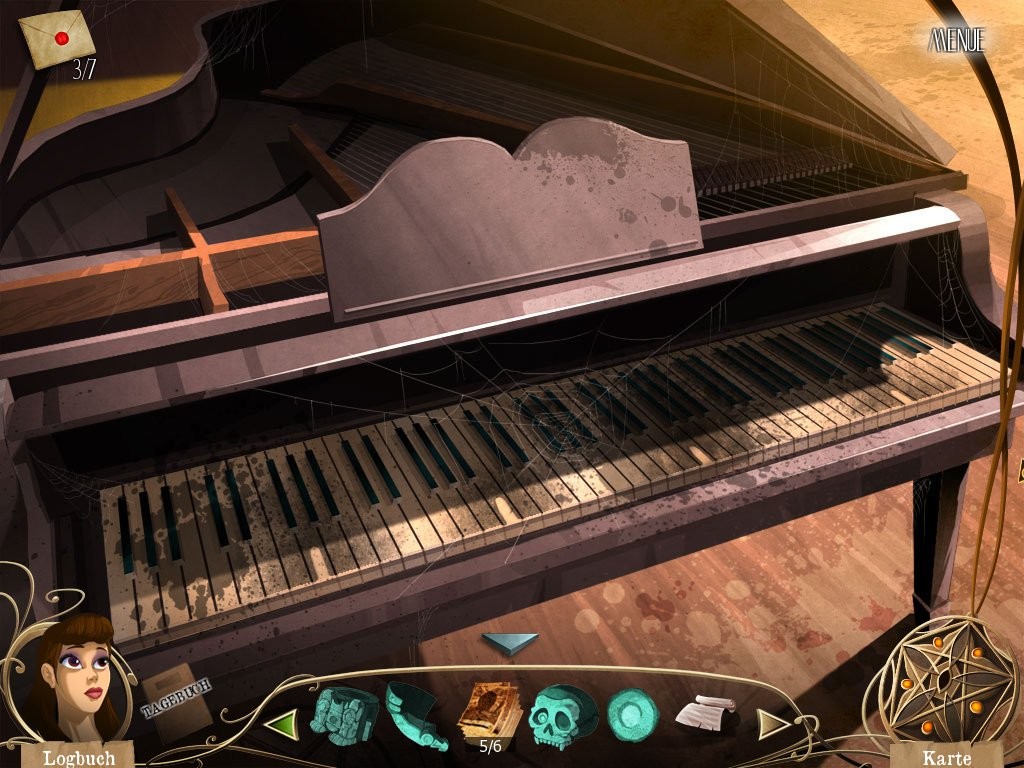Open the letter envelope collection
The height and width of the screenshot is (768, 1024).
coord(57,40)
